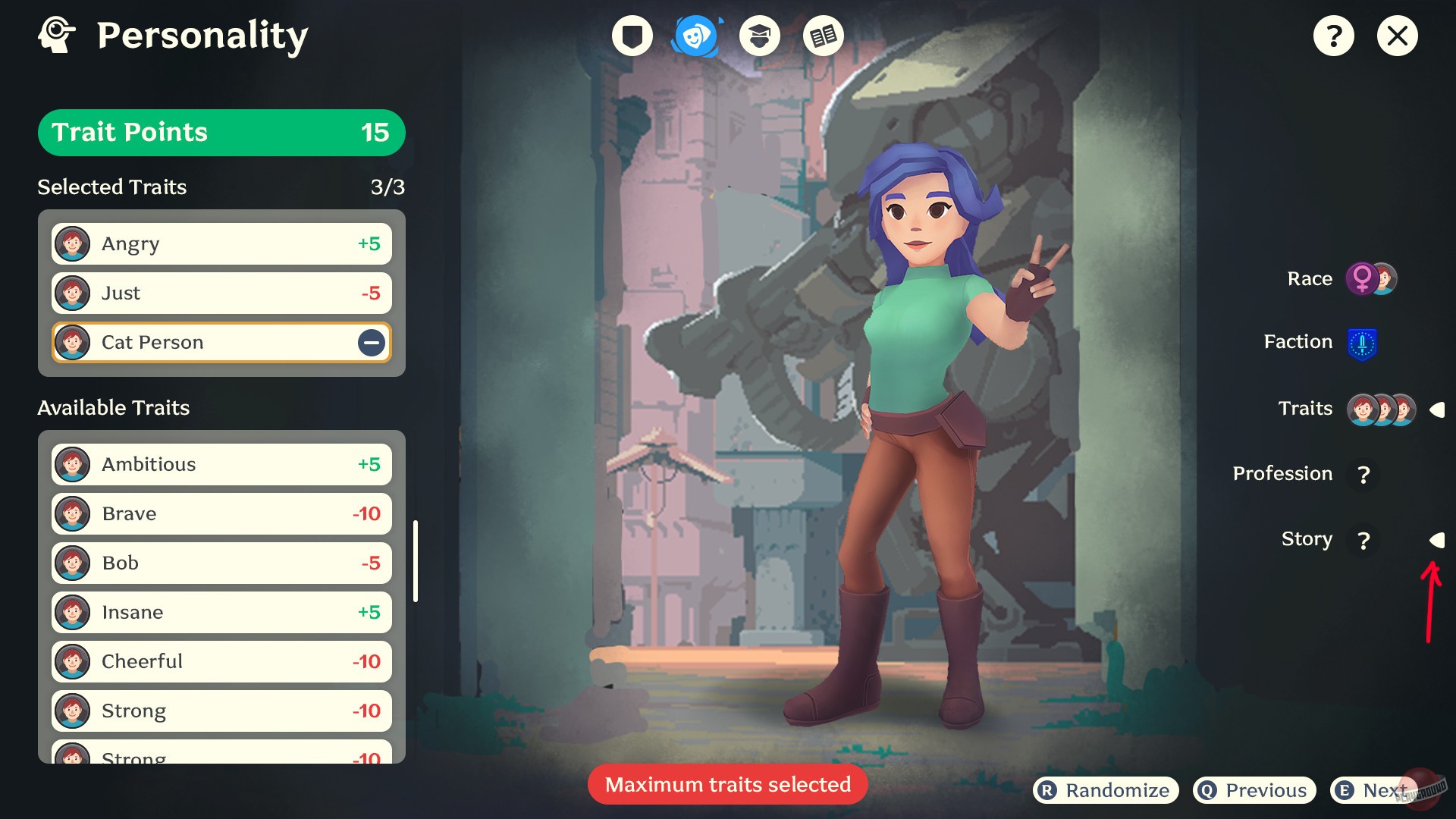Viewport: 1456px width, 819px height.
Task: Open the Story open-book icon
Action: [823, 35]
